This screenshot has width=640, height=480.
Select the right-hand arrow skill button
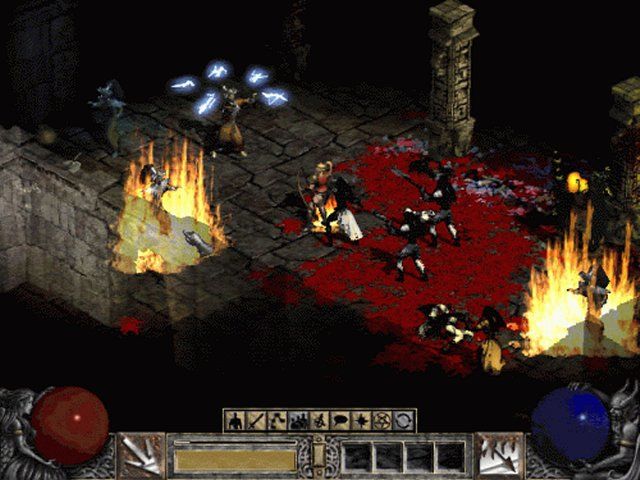499,455
